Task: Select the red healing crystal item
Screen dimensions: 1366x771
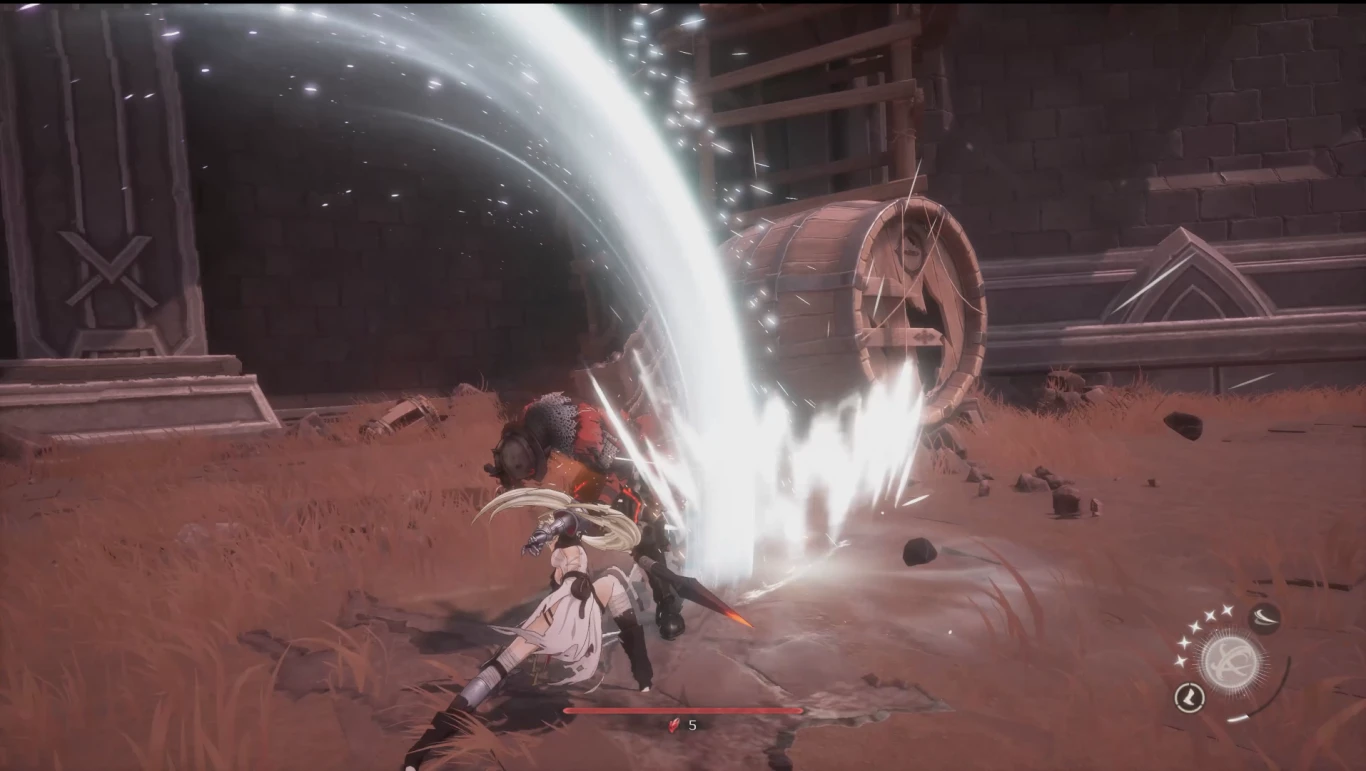Action: click(674, 725)
